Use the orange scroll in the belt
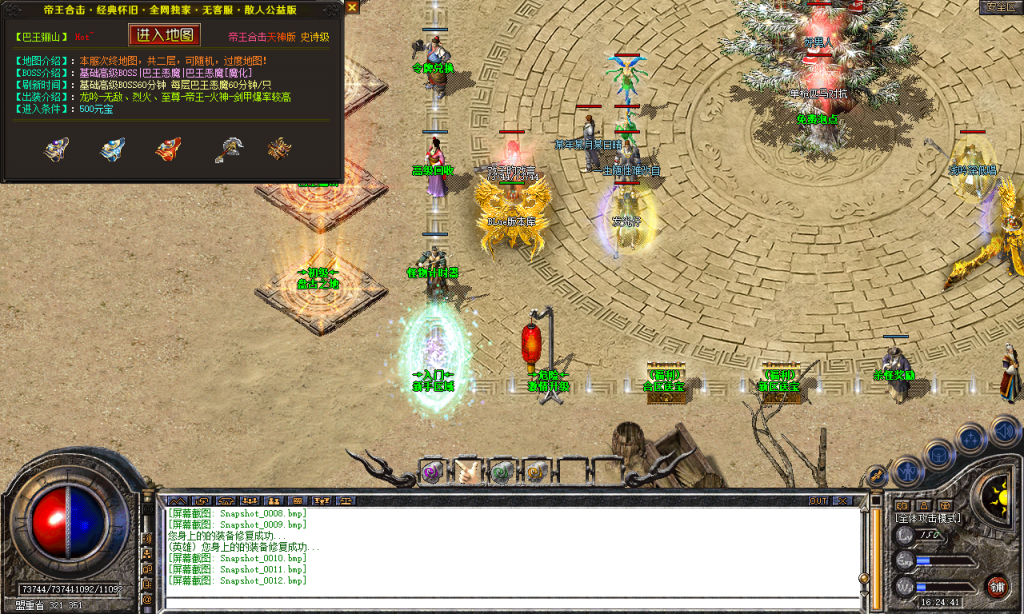This screenshot has height=614, width=1024. [534, 470]
